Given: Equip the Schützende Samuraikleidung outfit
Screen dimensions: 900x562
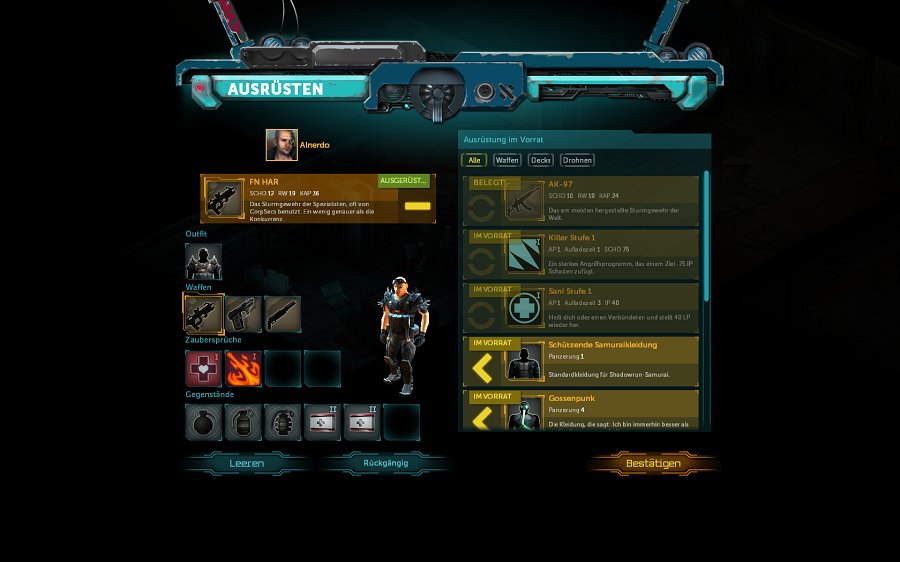Looking at the screenshot, I should pyautogui.click(x=580, y=361).
